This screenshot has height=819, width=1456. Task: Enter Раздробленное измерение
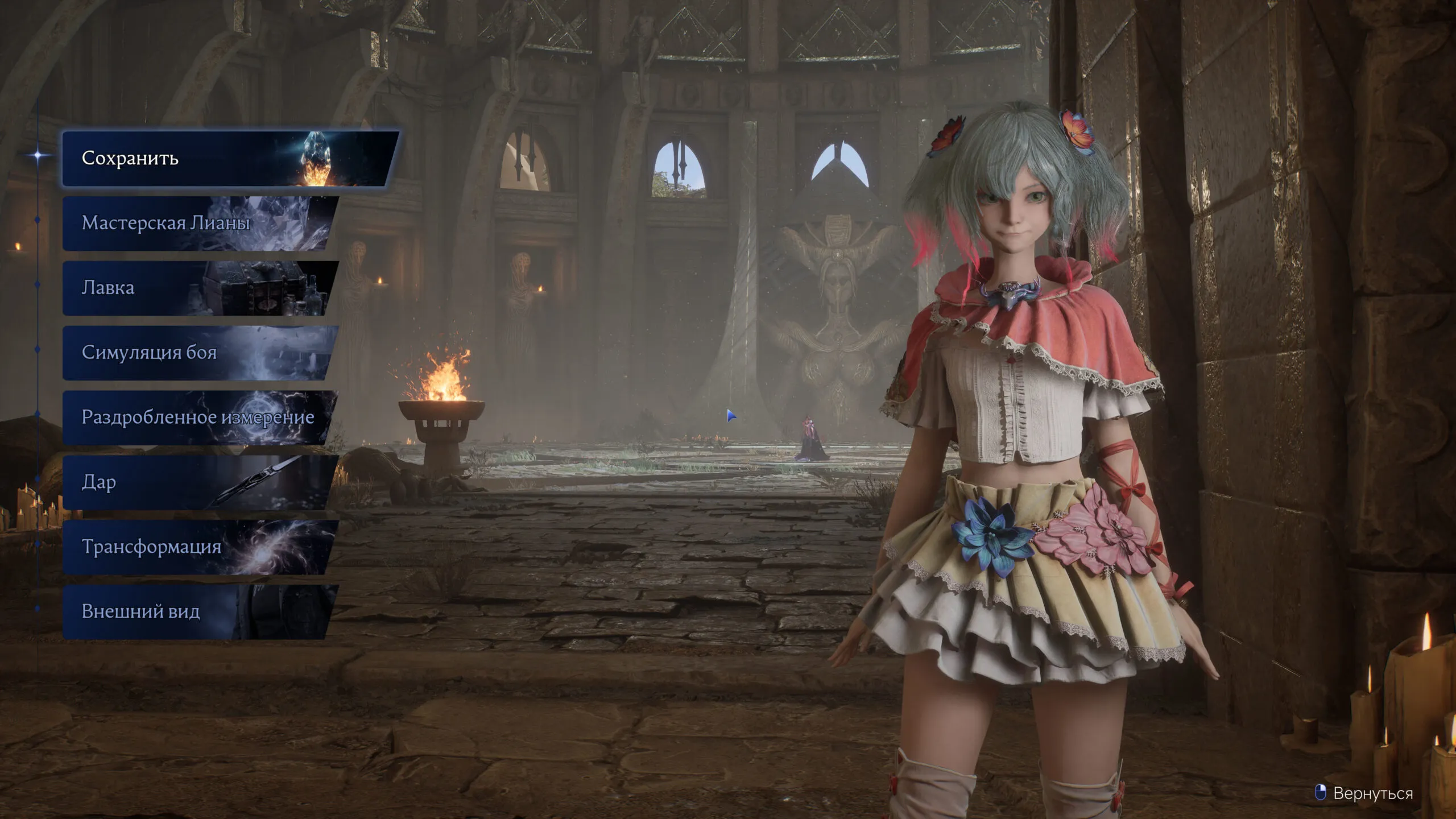click(199, 417)
